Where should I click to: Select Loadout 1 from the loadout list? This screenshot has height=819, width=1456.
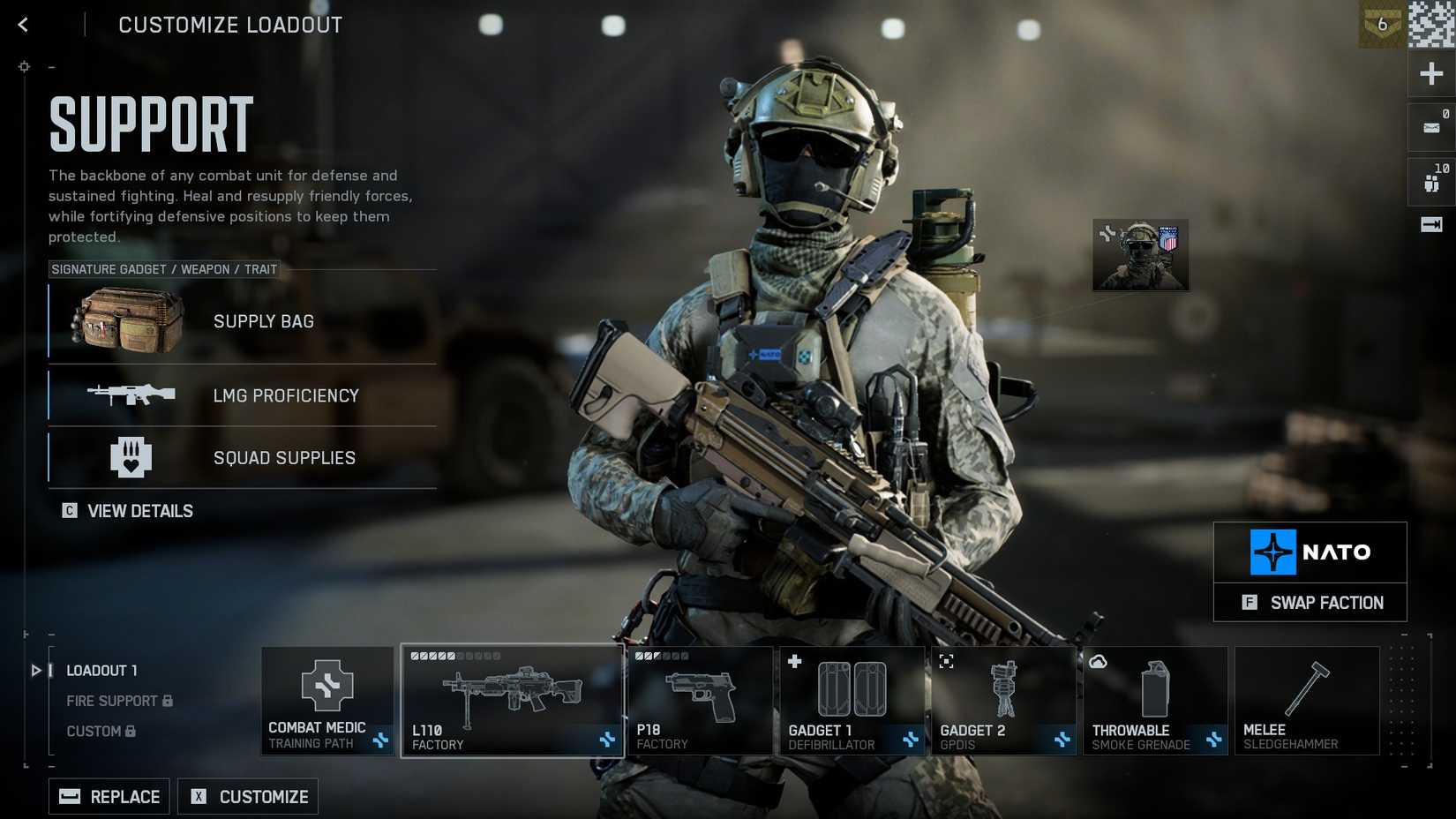tap(101, 671)
